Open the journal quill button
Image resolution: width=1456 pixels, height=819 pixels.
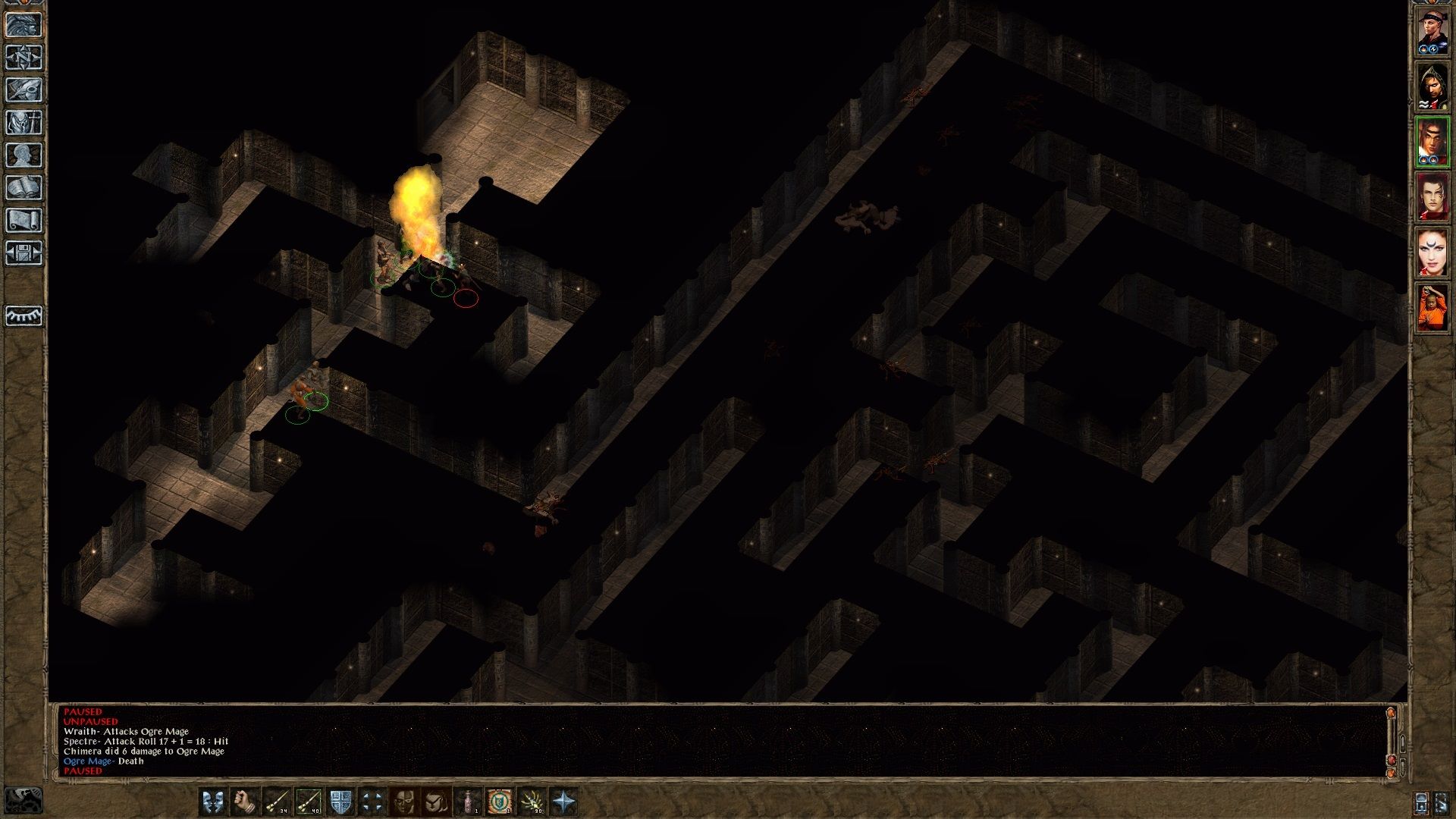24,90
